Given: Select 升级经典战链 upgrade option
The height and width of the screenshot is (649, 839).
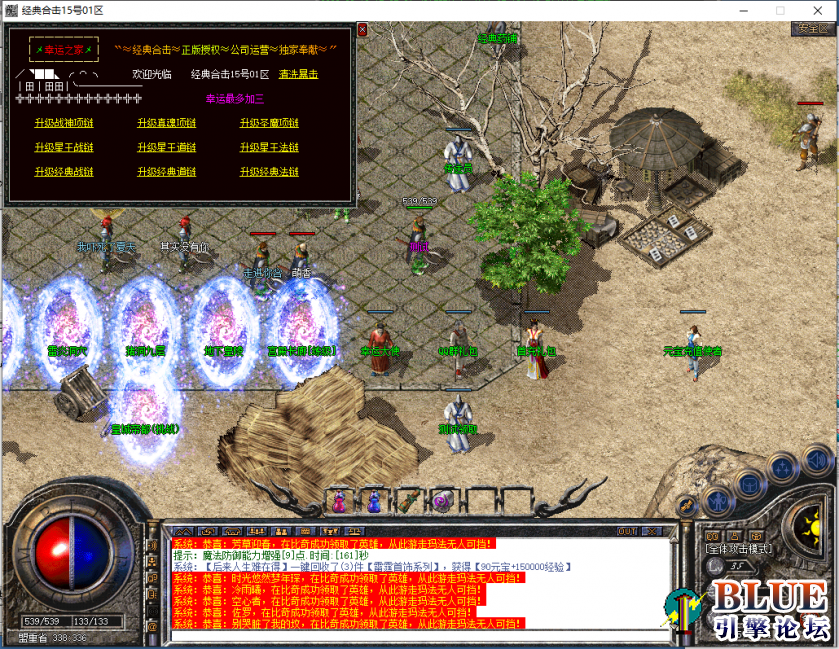Looking at the screenshot, I should coord(63,172).
